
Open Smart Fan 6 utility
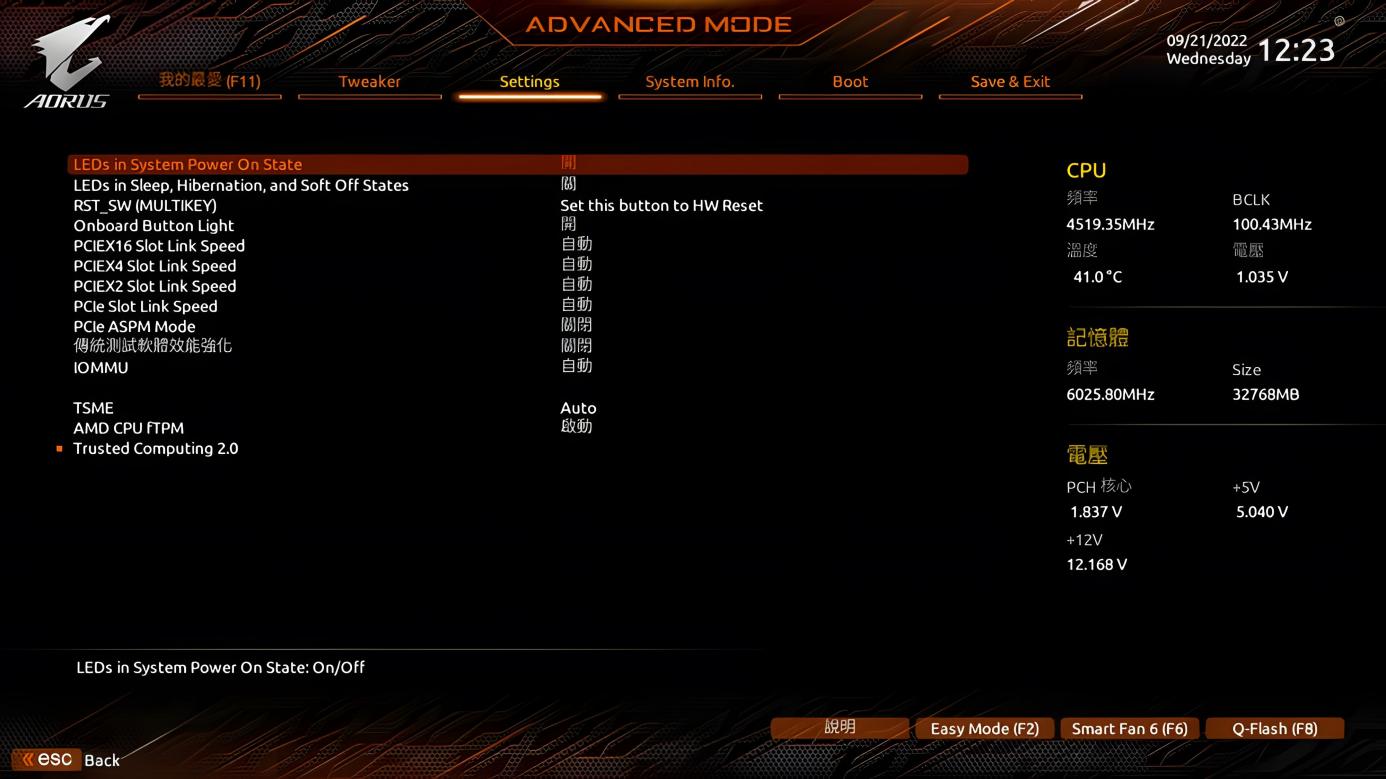click(1129, 728)
